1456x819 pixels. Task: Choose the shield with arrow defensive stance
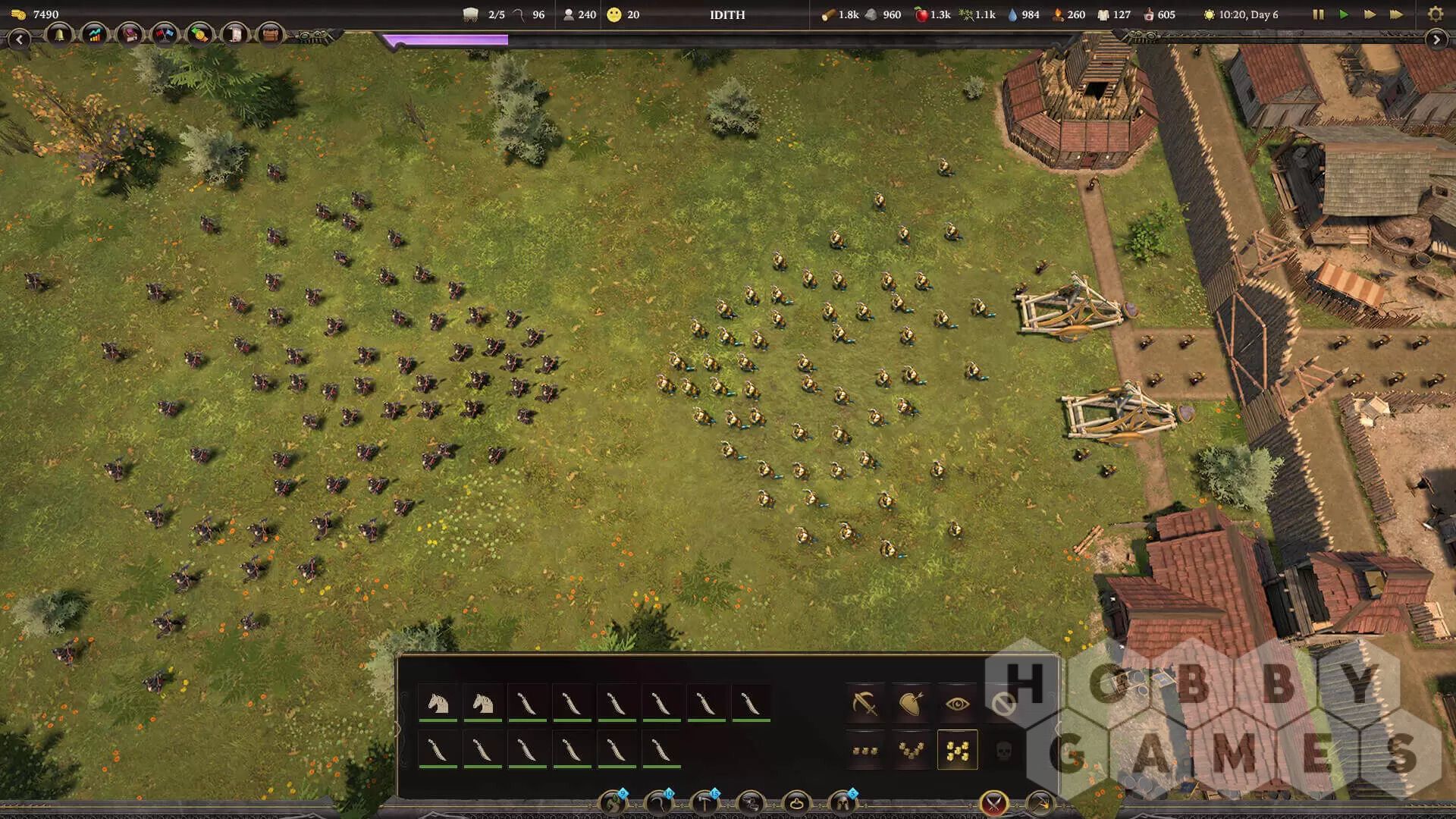tap(911, 704)
